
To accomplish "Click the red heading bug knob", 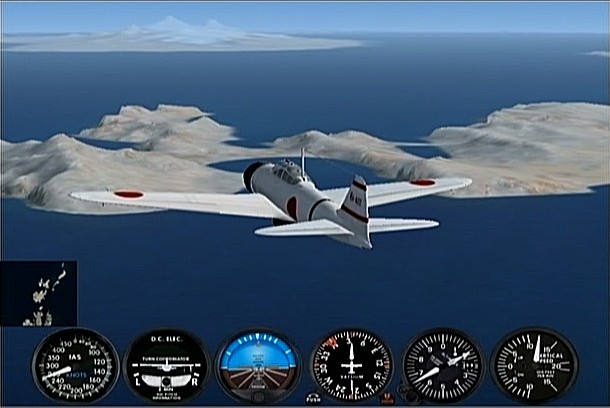I will click(x=388, y=397).
